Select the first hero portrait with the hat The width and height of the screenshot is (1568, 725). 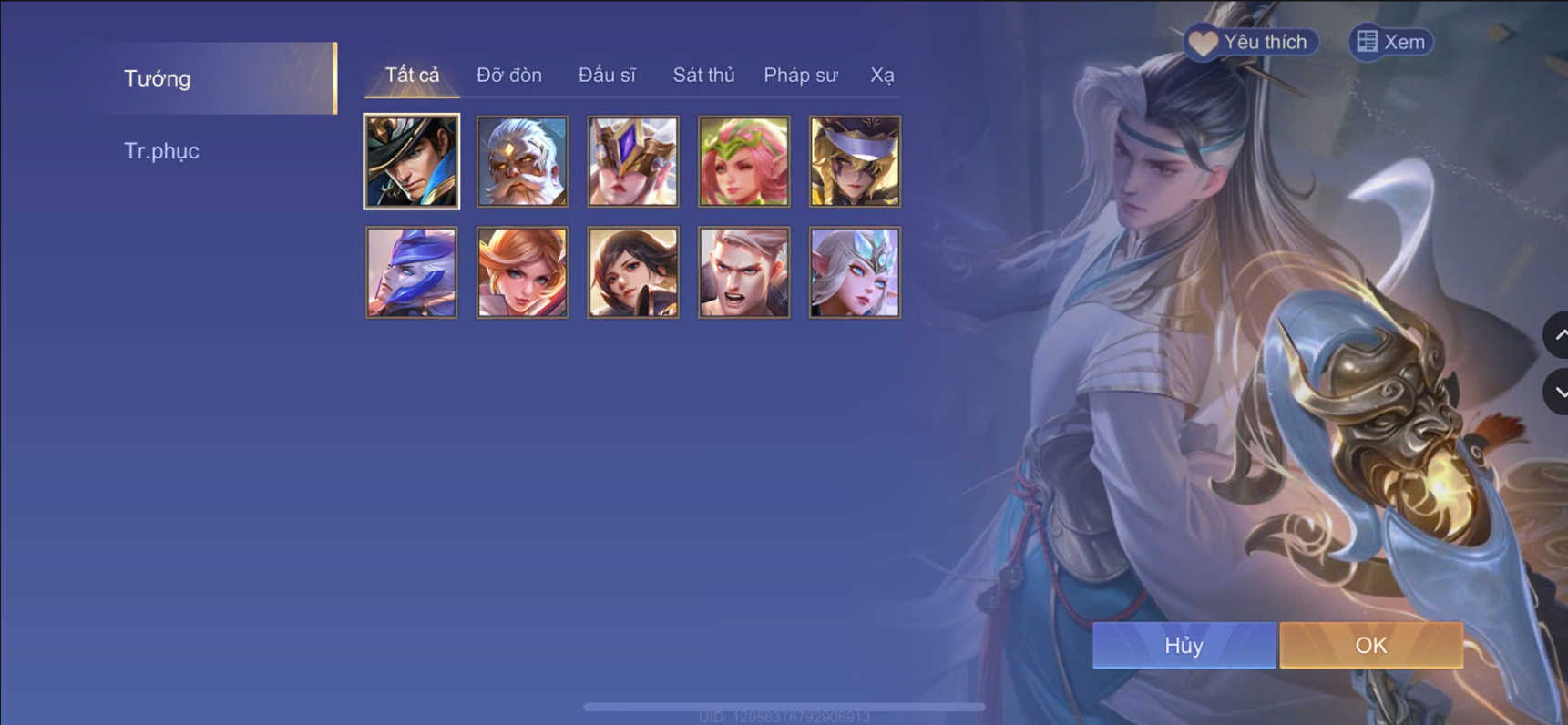pyautogui.click(x=411, y=161)
